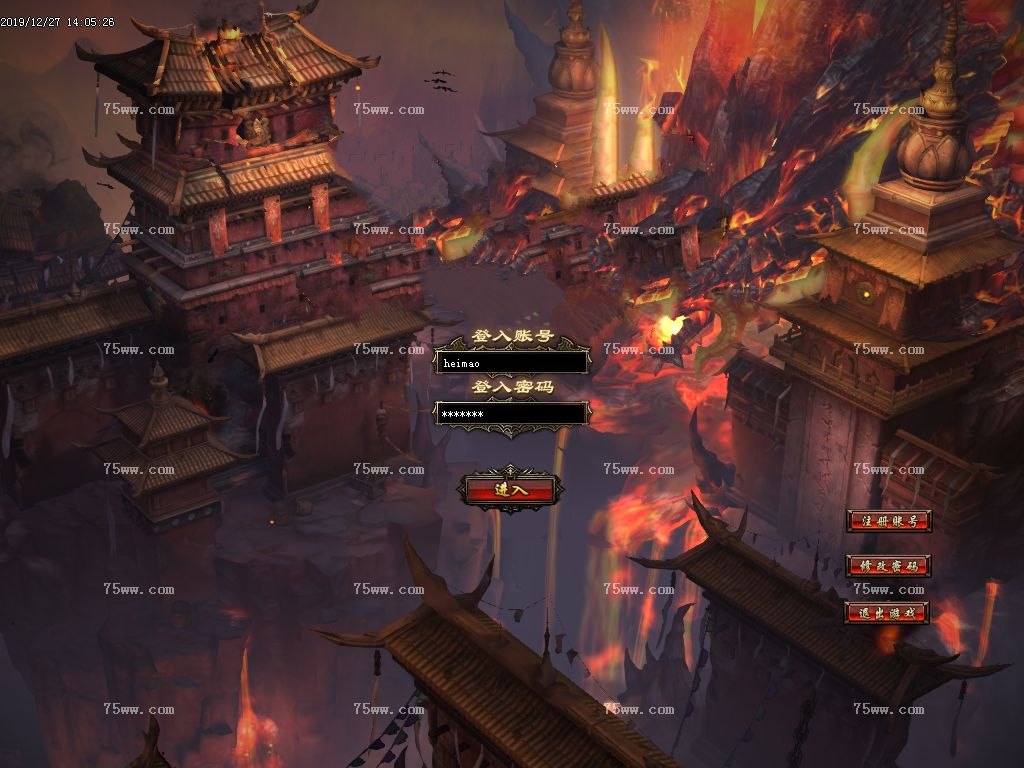1024x768 pixels.
Task: Choose the 修改密码 change password button
Action: (888, 566)
